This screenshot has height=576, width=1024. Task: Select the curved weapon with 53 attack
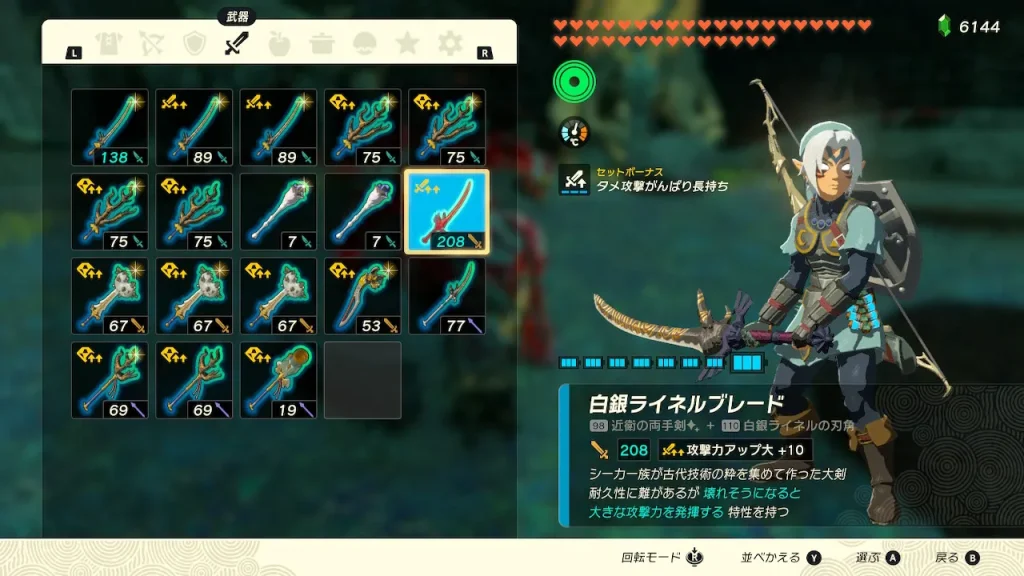tap(363, 296)
